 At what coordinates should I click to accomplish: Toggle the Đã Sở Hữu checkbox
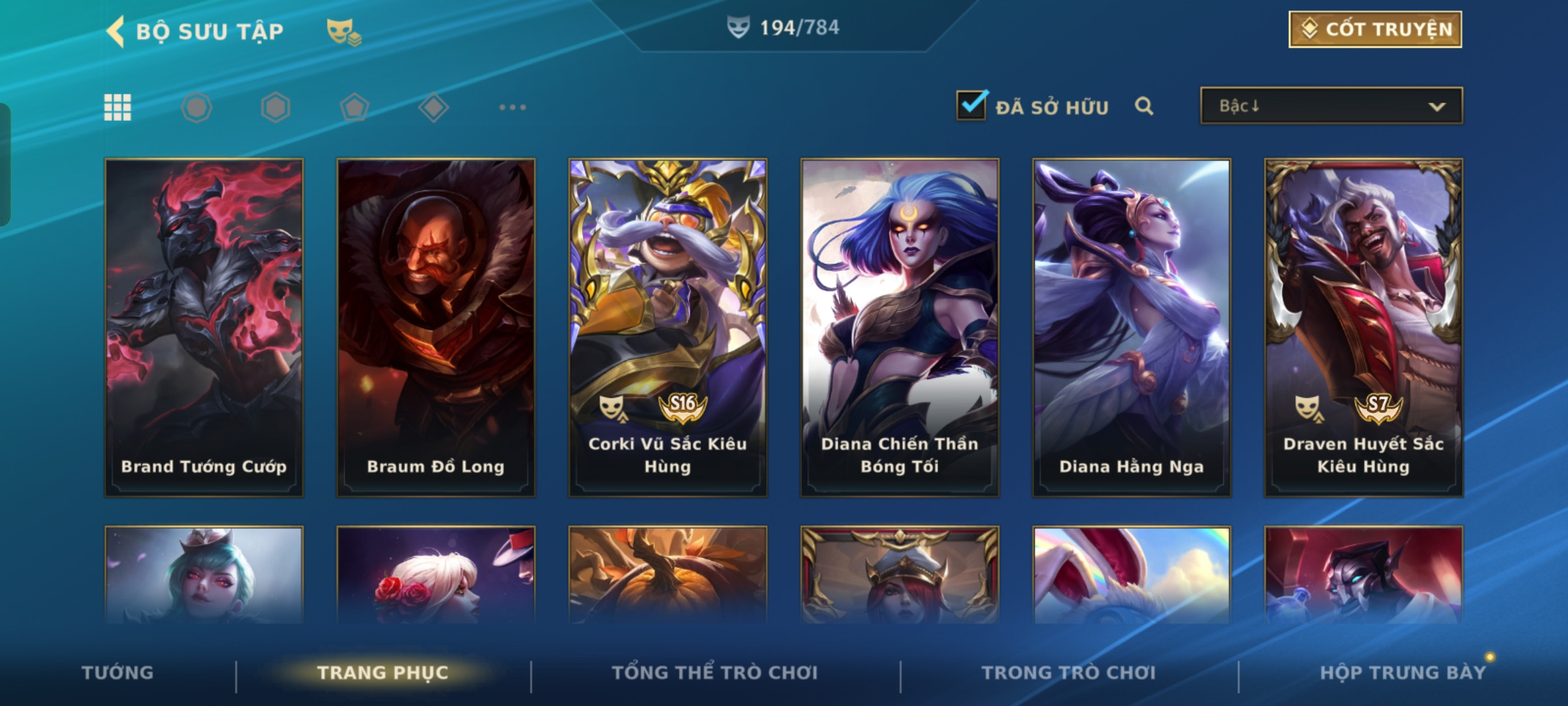click(x=971, y=106)
